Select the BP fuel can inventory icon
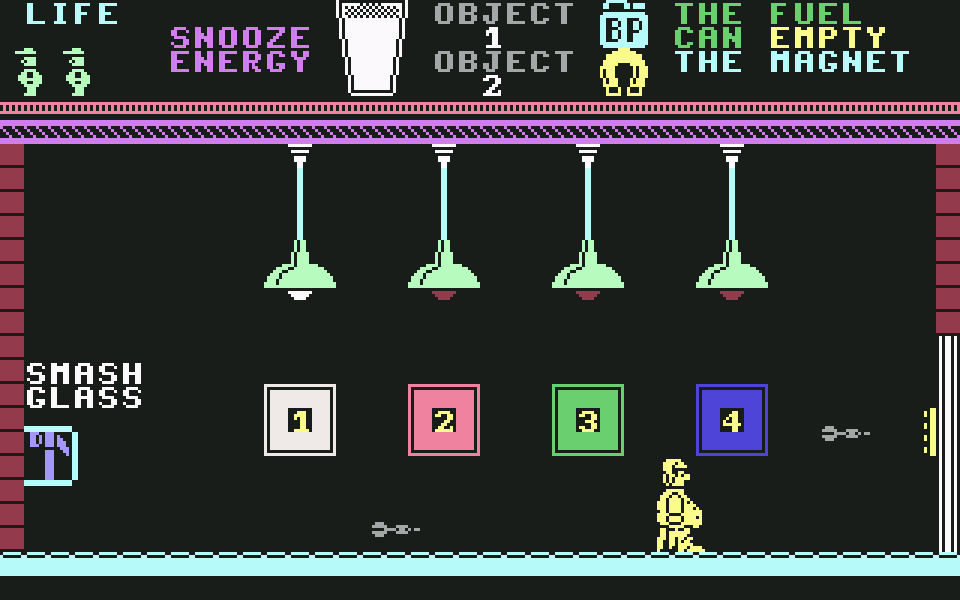Image resolution: width=960 pixels, height=600 pixels. tap(624, 25)
